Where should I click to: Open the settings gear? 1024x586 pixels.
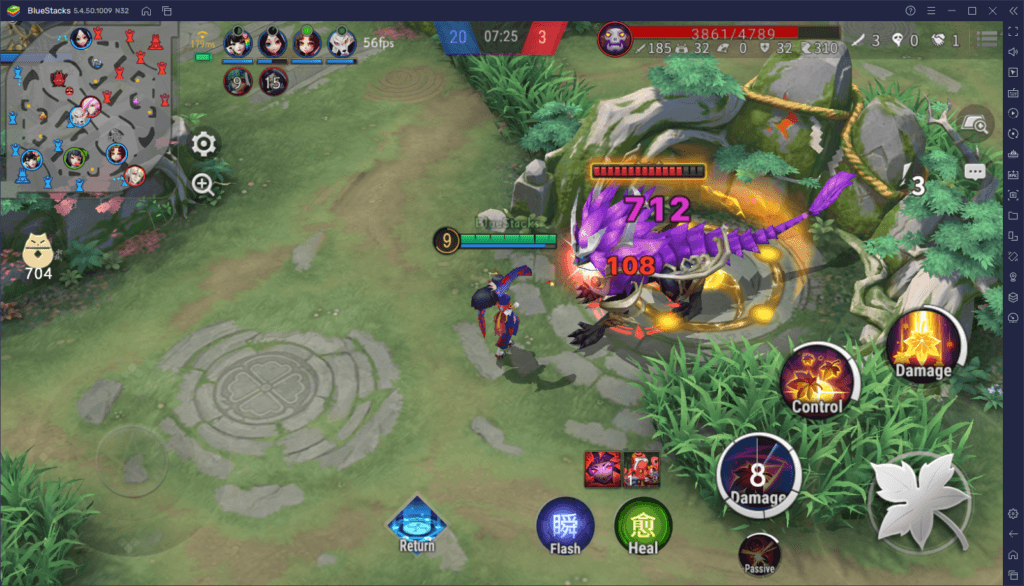(204, 144)
